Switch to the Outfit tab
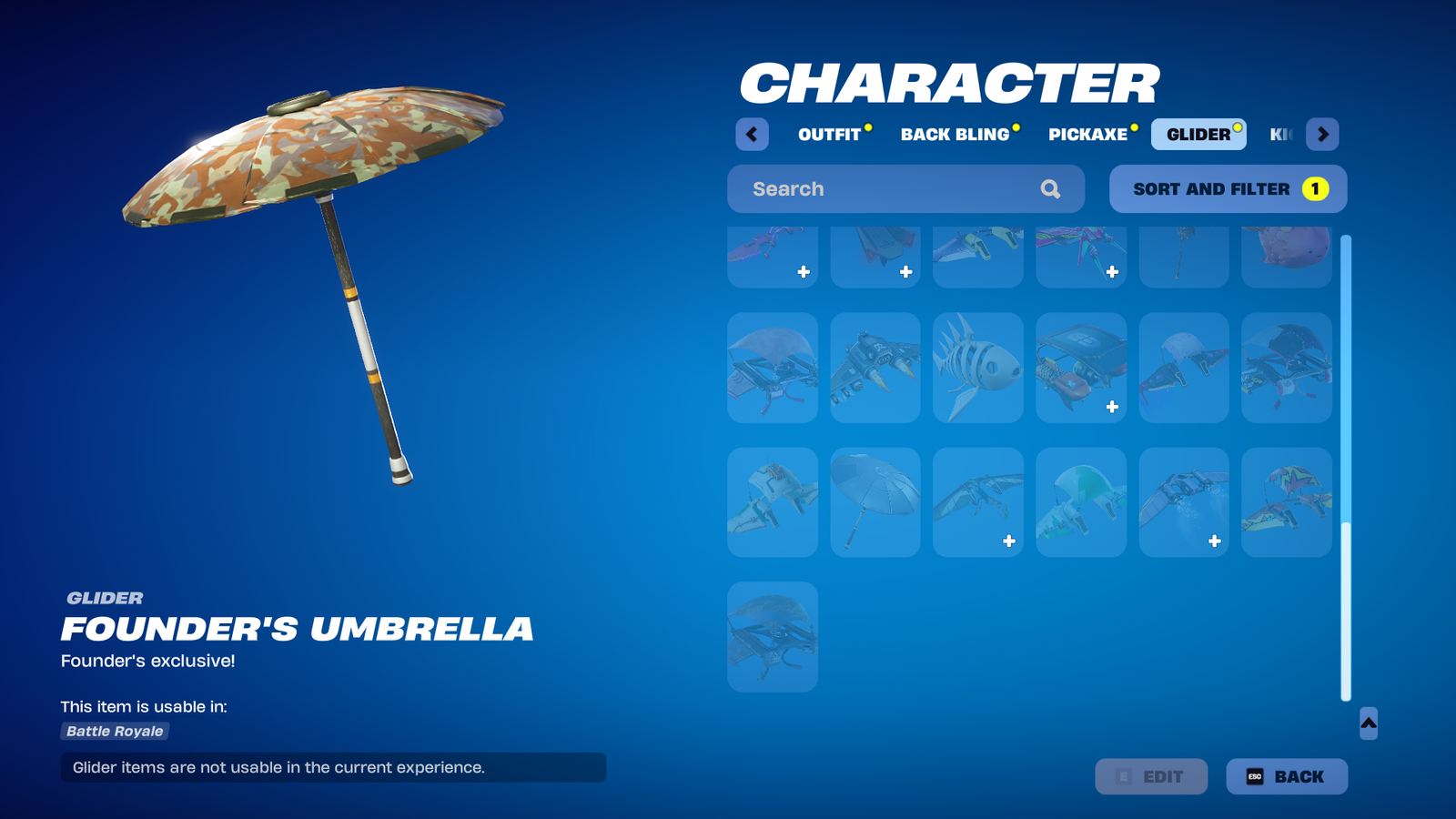Screen dimensions: 1456x819 click(x=829, y=135)
